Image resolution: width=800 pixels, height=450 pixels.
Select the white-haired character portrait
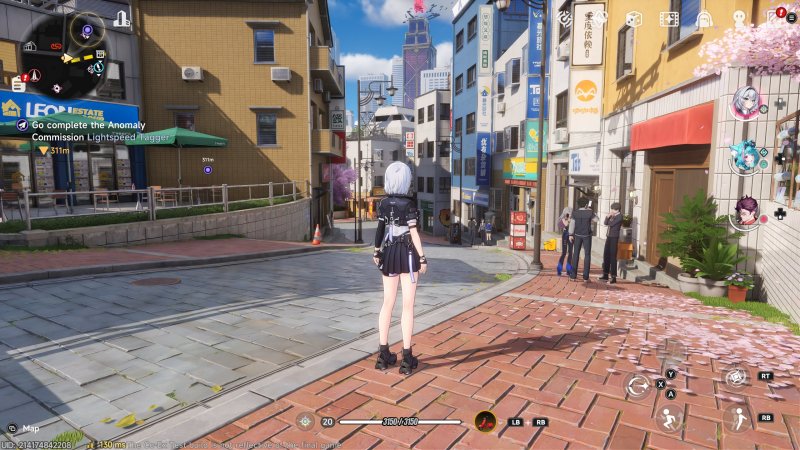click(x=746, y=103)
